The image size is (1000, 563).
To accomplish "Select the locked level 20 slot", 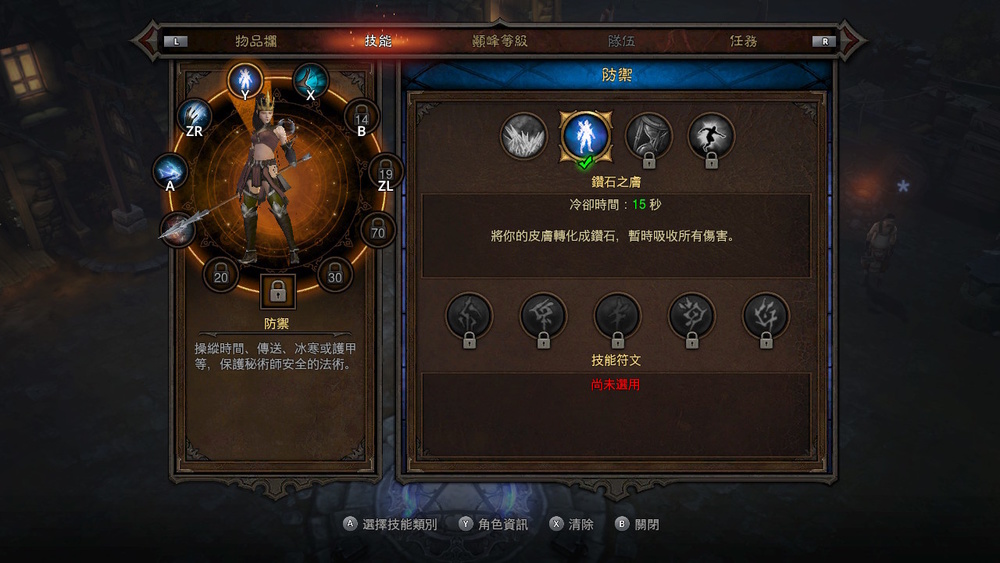I will tap(221, 273).
